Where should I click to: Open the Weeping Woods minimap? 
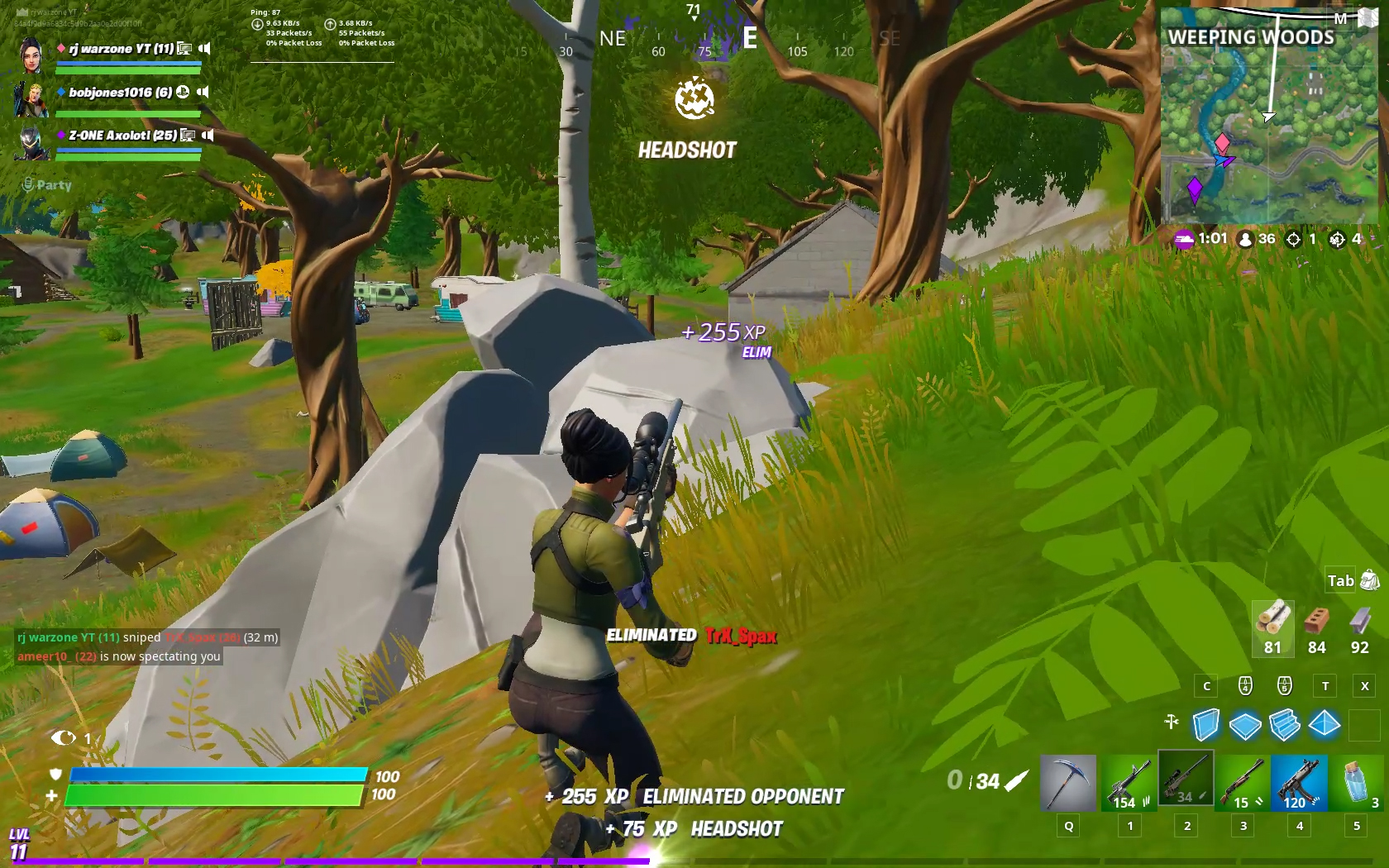coord(1269,116)
